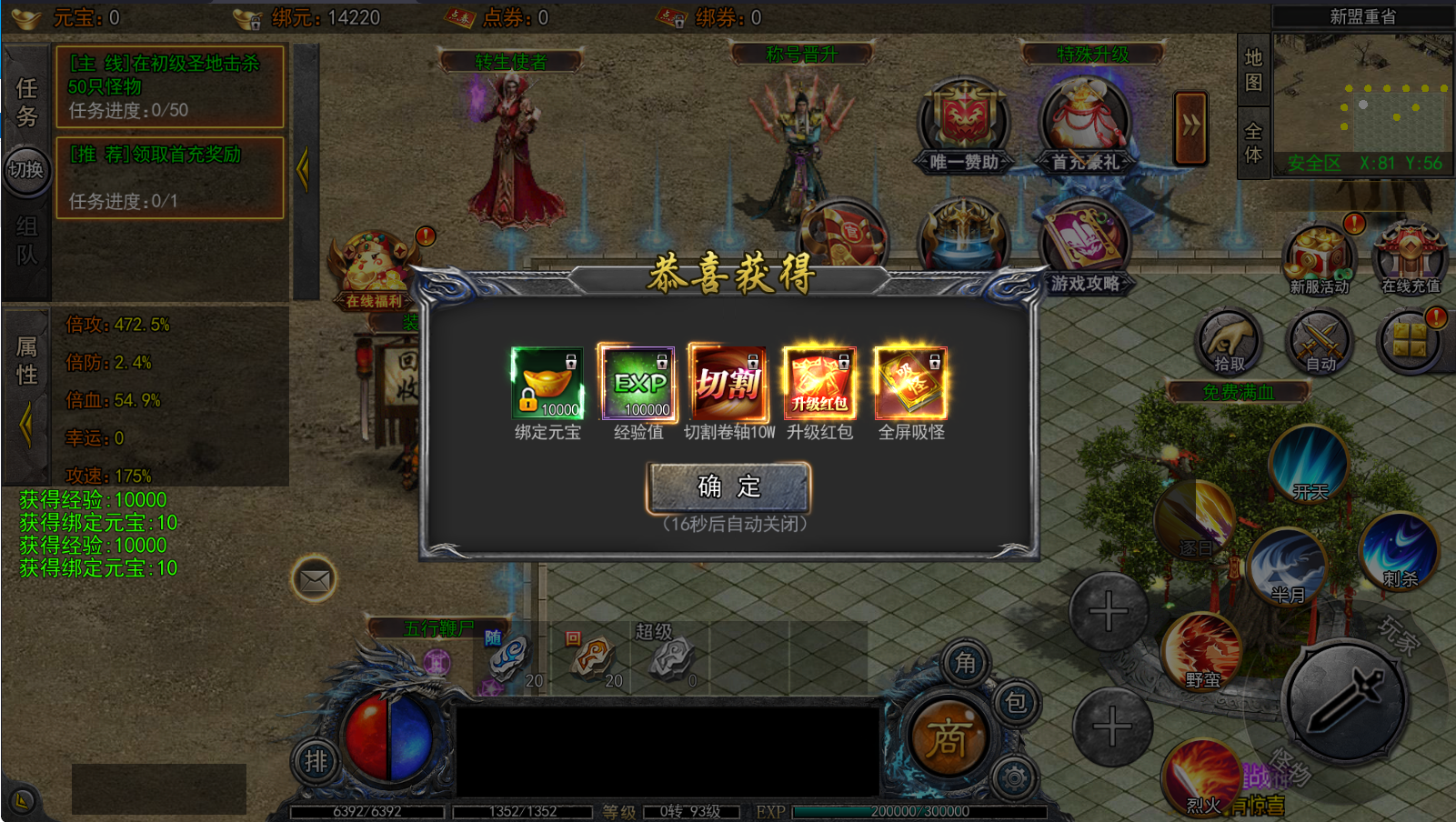Cast the 刺杀 skill
Viewport: 1456px width, 822px height.
pos(1399,550)
